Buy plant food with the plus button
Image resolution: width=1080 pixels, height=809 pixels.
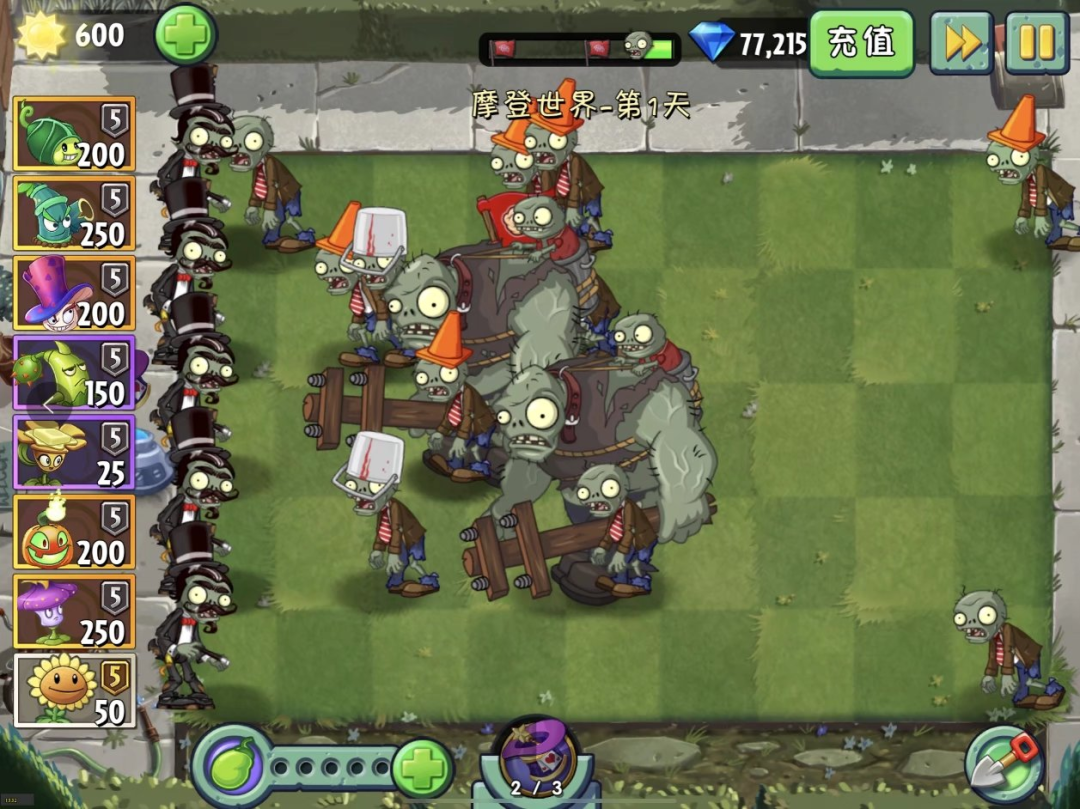421,770
